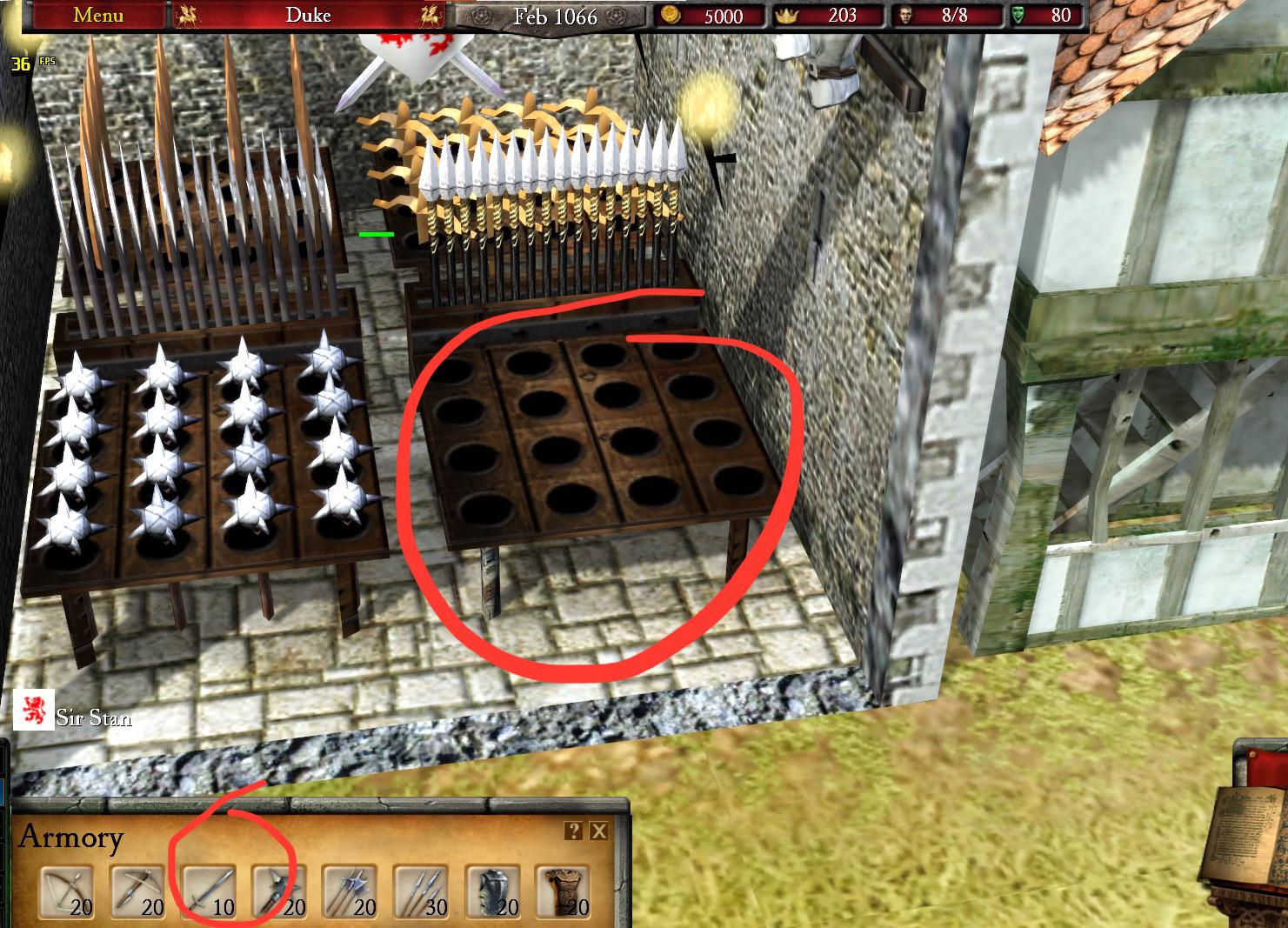The image size is (1288, 928).
Task: Open the Menu from the top bar
Action: coord(97,15)
